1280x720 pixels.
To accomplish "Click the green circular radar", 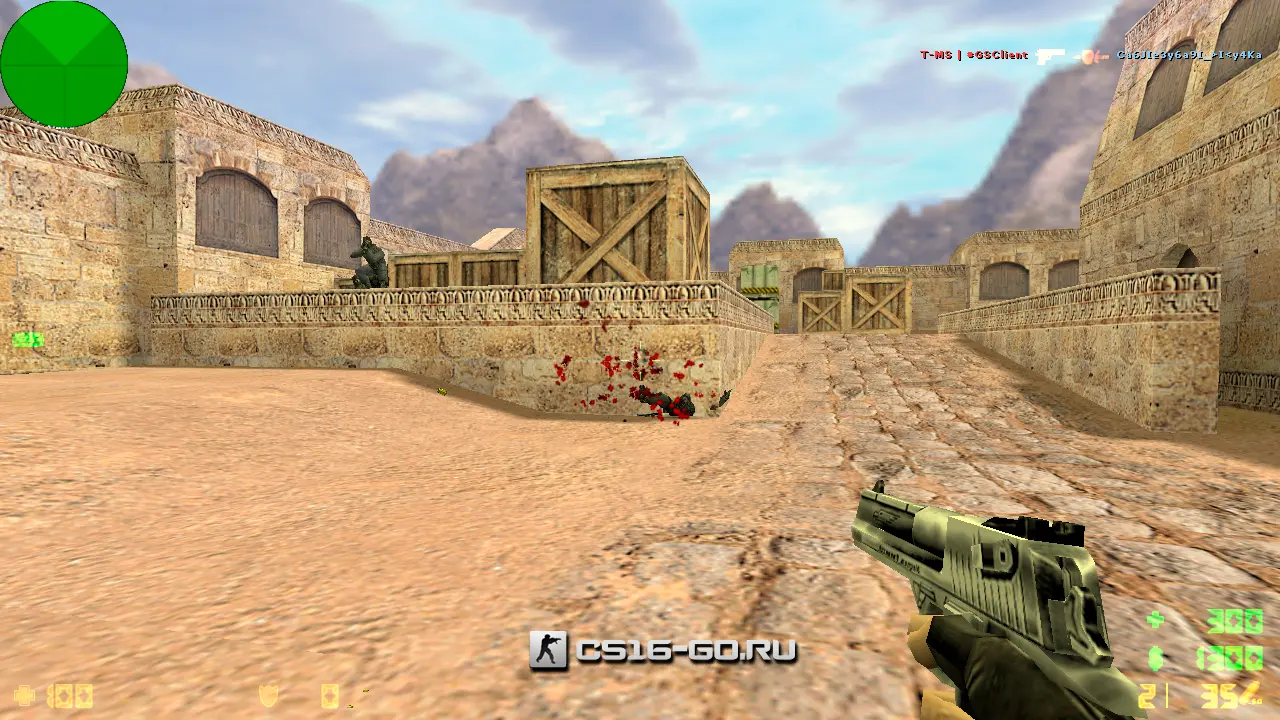I will [64, 64].
